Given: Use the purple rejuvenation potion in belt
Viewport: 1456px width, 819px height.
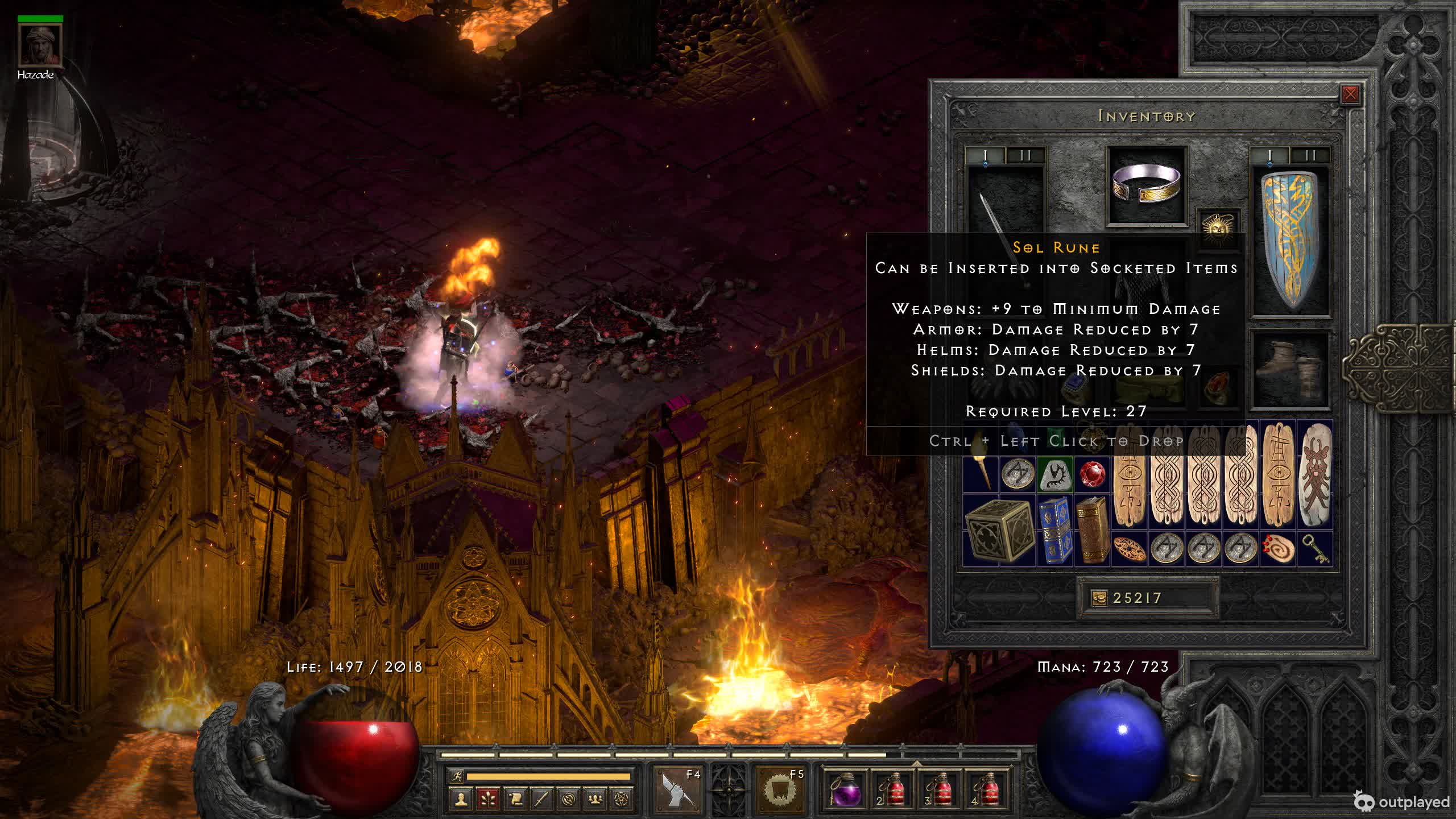Looking at the screenshot, I should (843, 789).
